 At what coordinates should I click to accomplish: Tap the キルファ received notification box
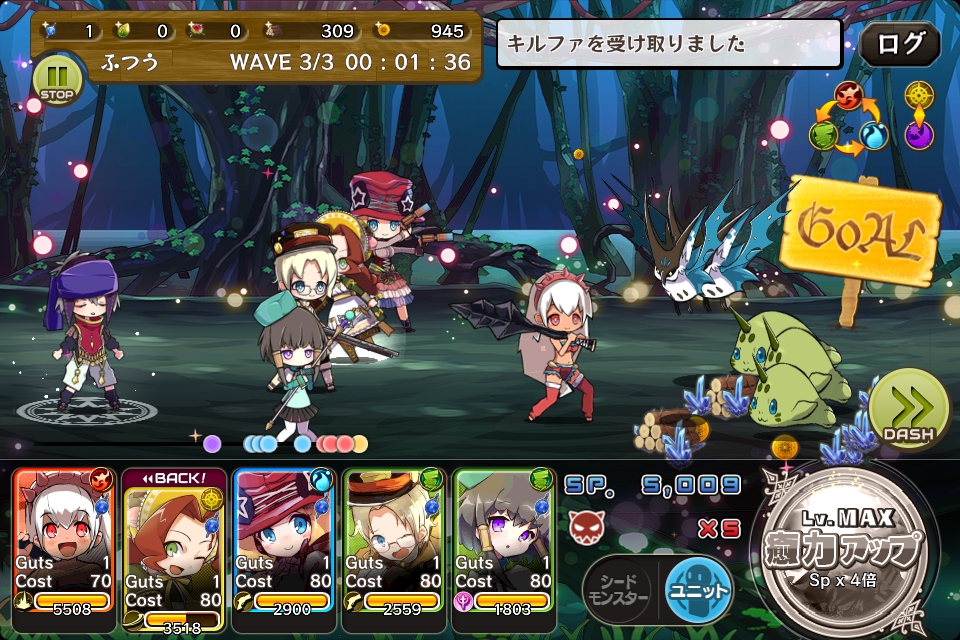tap(669, 44)
